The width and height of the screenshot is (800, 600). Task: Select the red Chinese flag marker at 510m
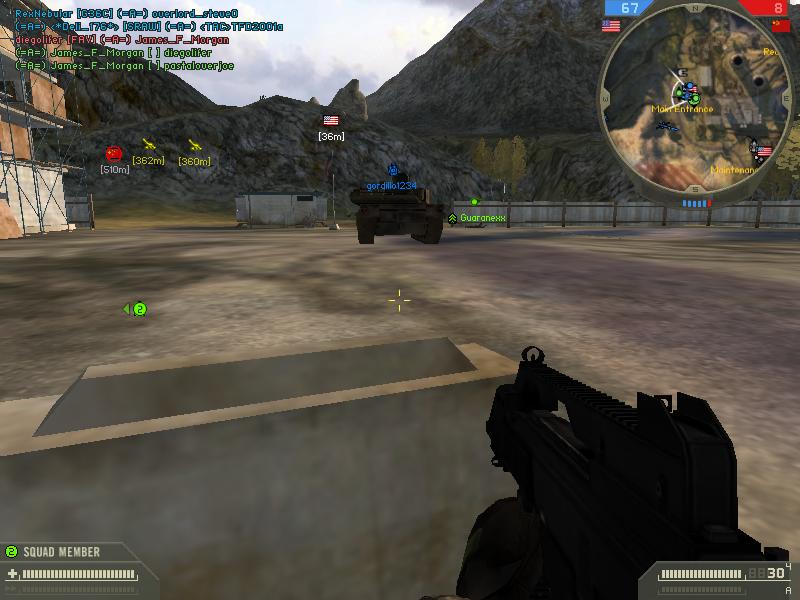tap(114, 153)
